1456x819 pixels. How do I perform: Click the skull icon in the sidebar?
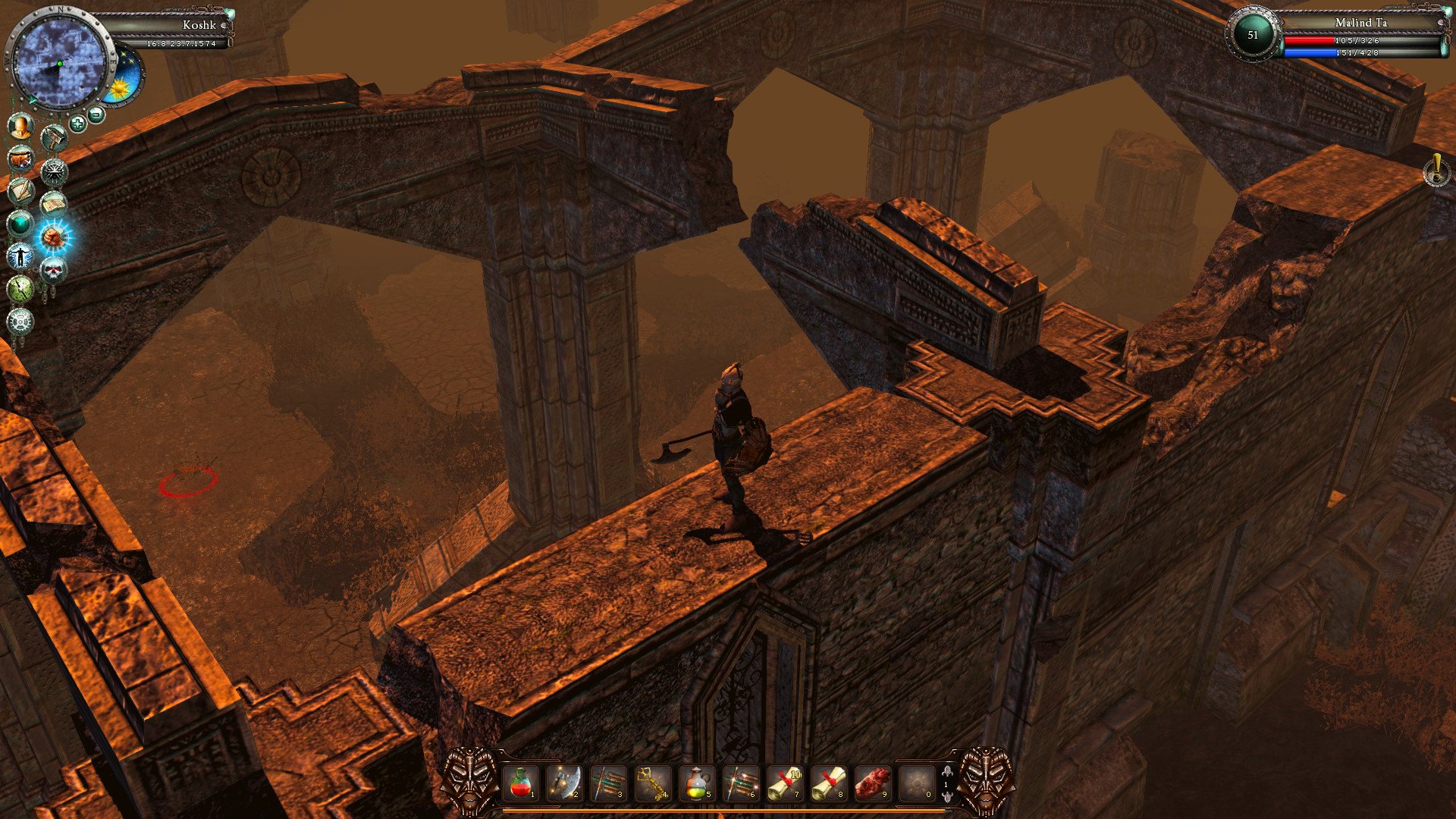point(52,268)
